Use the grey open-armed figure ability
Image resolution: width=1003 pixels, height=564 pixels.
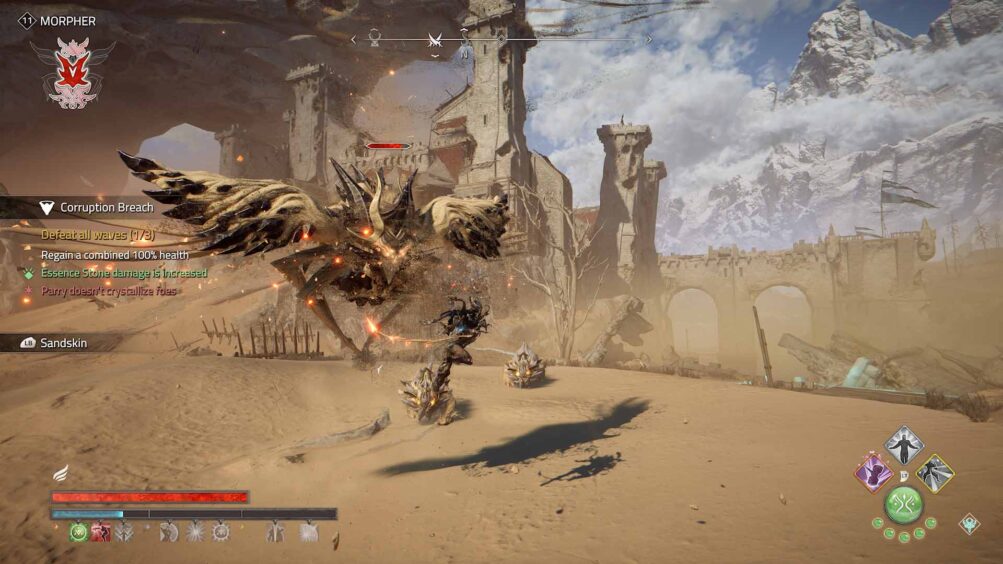coord(904,445)
